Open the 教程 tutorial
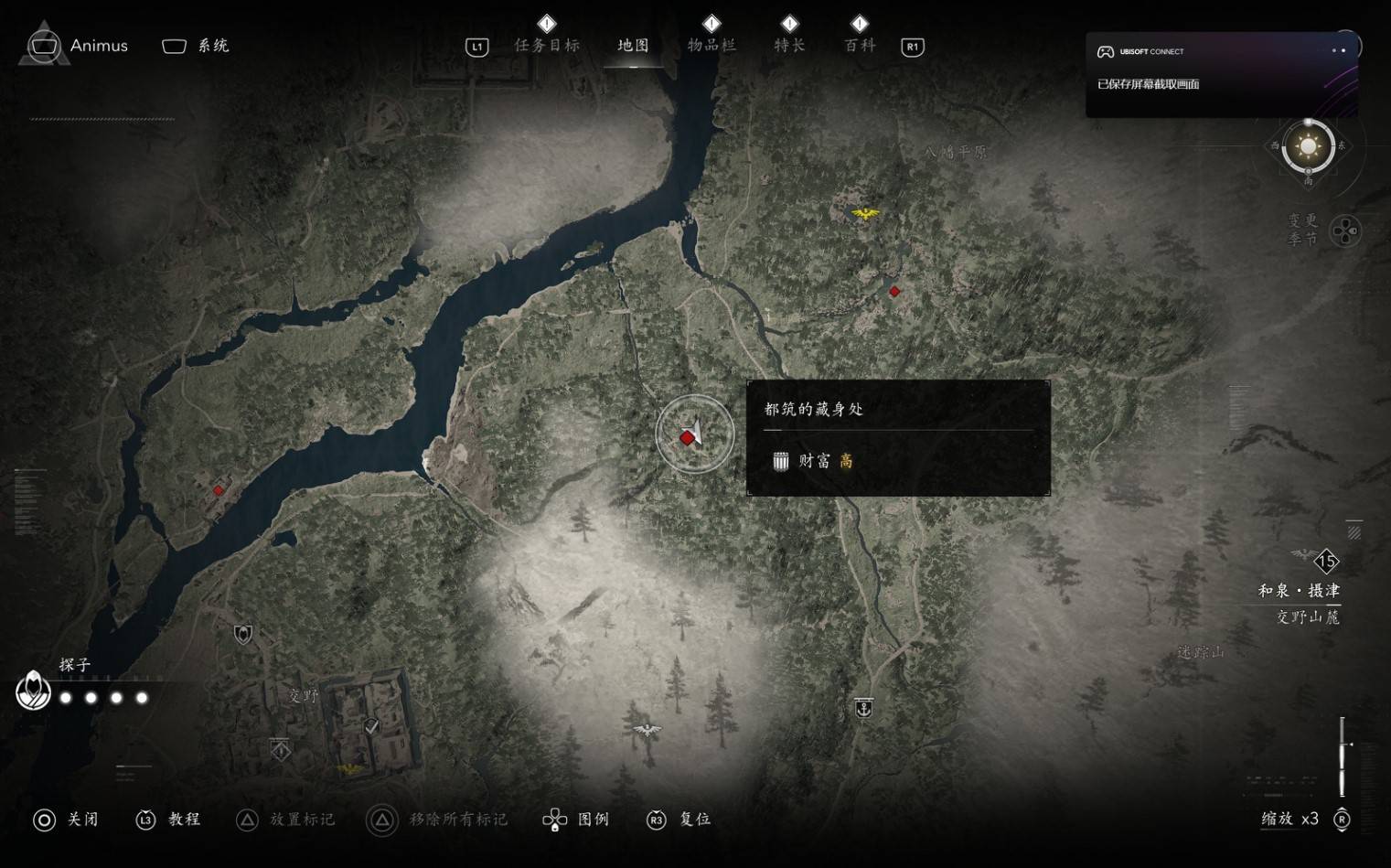Viewport: 1391px width, 868px height. [x=169, y=820]
